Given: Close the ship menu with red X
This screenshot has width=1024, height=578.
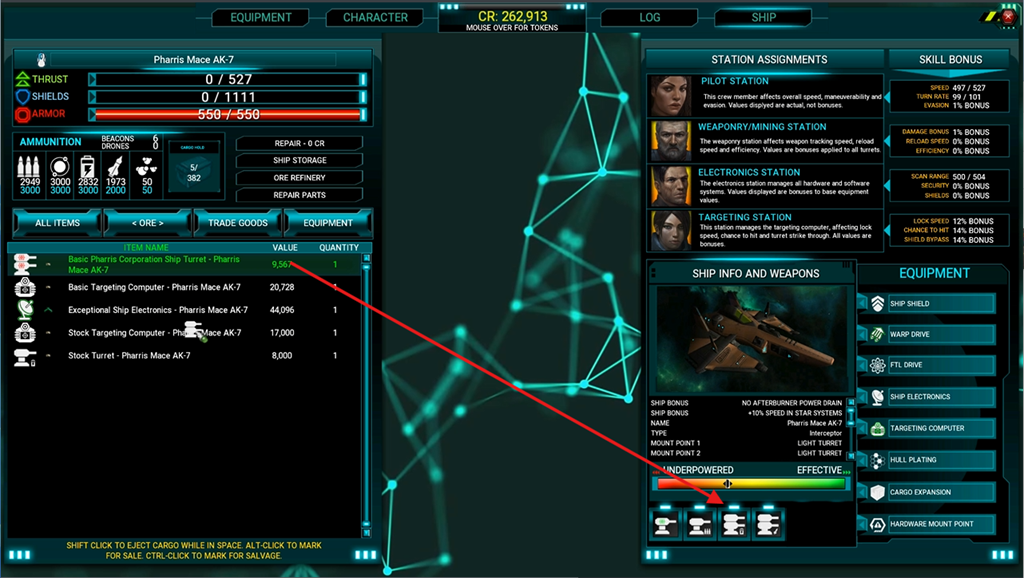Looking at the screenshot, I should (x=1009, y=16).
